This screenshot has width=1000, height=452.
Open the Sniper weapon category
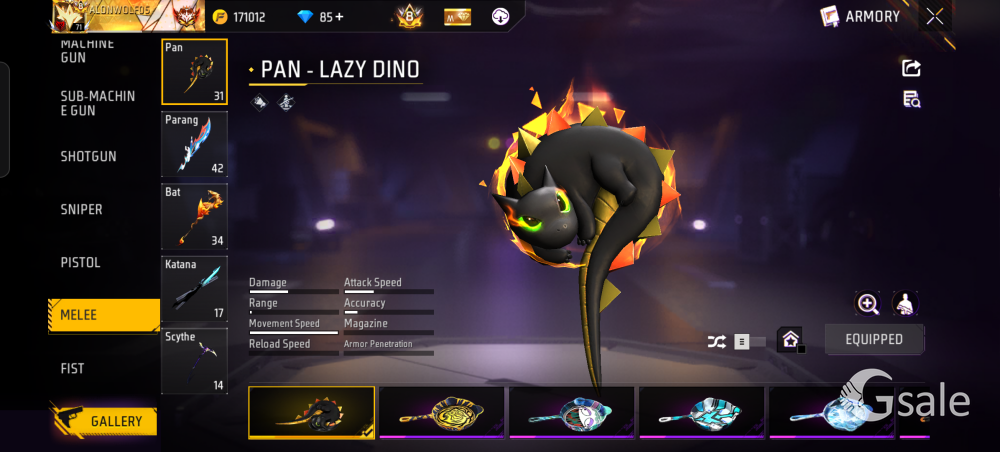coord(82,210)
